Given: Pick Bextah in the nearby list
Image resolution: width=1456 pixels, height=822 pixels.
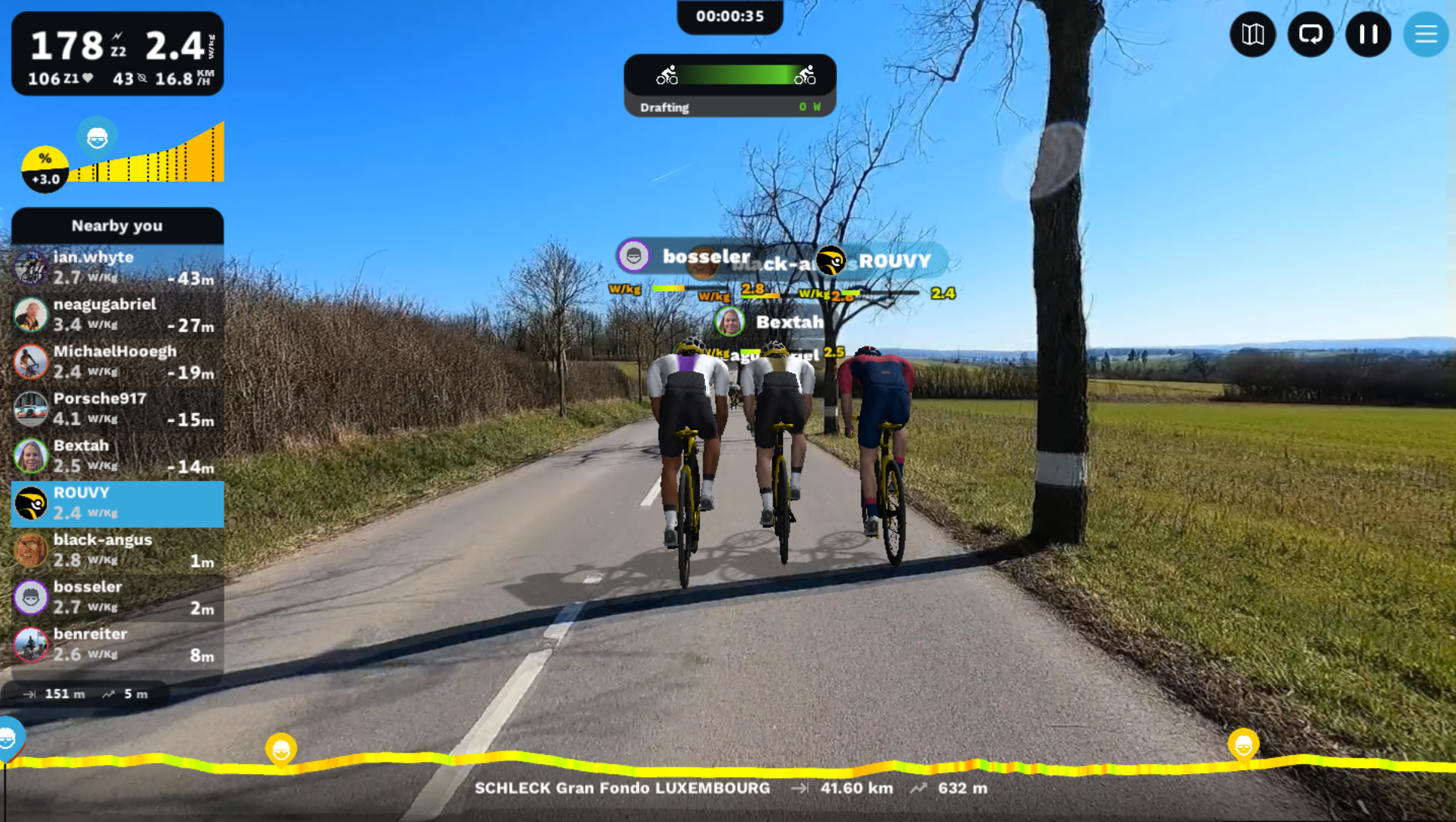Looking at the screenshot, I should click(x=118, y=457).
